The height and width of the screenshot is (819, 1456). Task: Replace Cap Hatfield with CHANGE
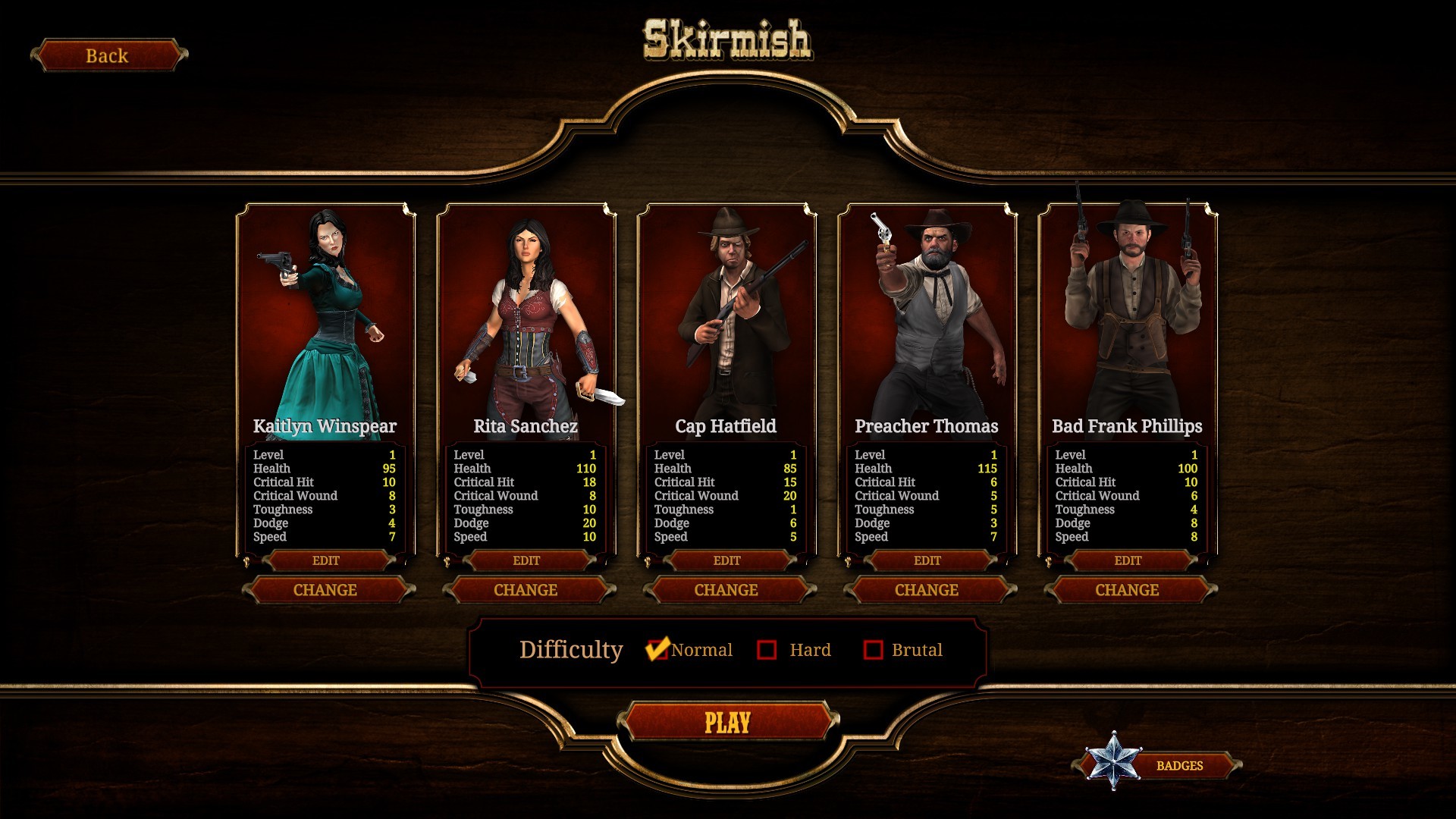726,590
